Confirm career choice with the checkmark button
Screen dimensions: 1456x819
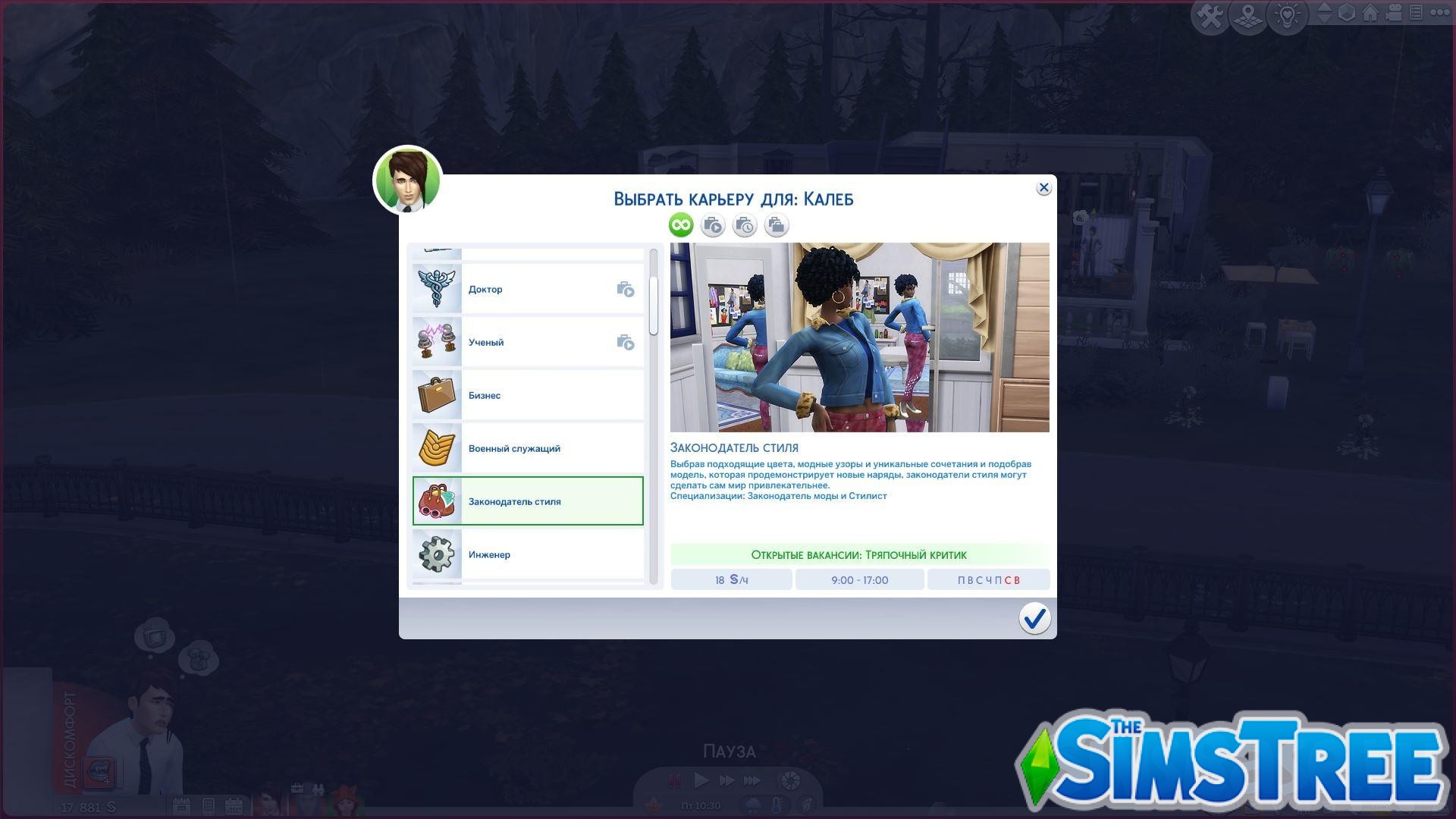(1034, 619)
